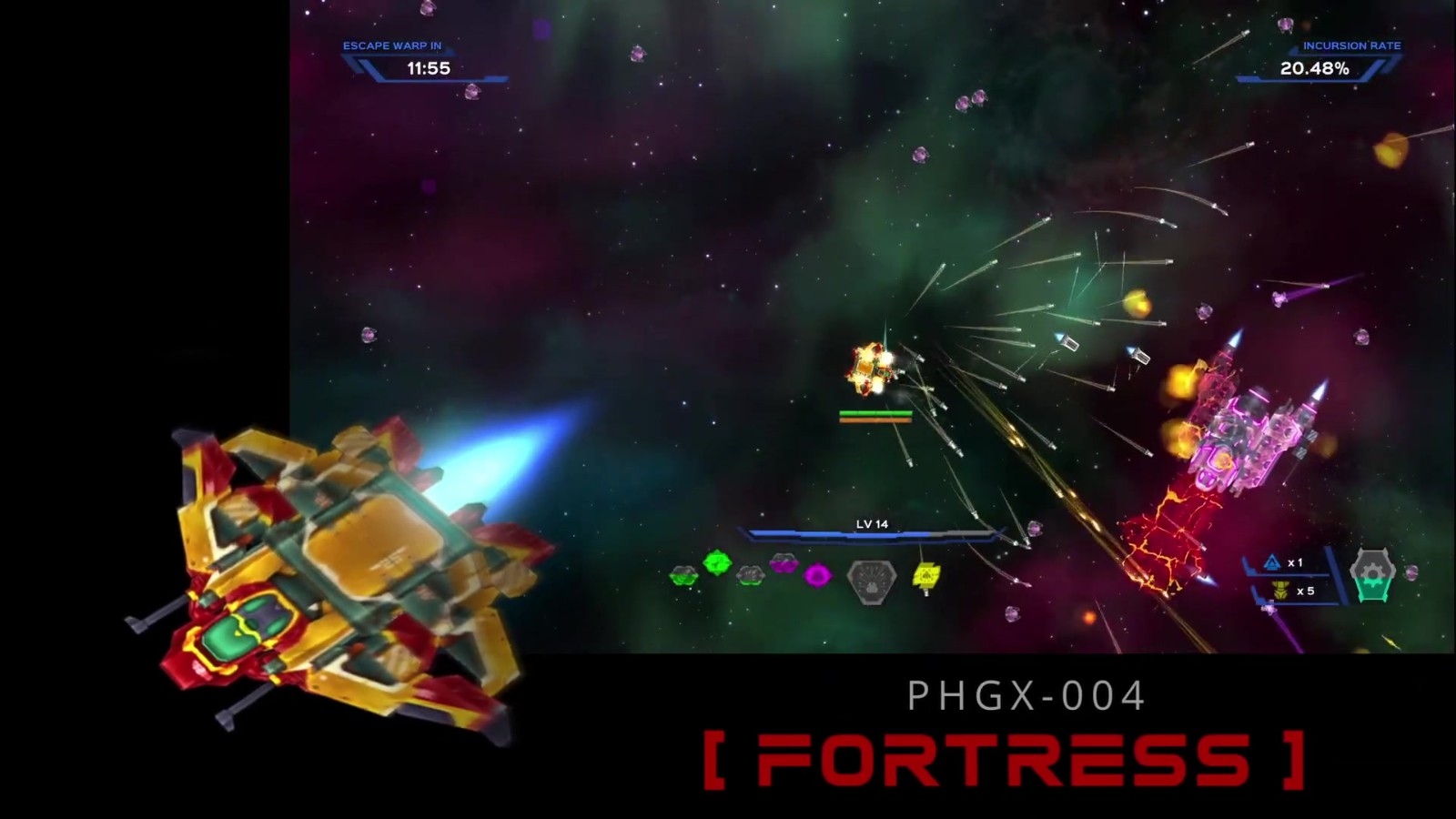Click the green health bar above the ship

pyautogui.click(x=874, y=414)
